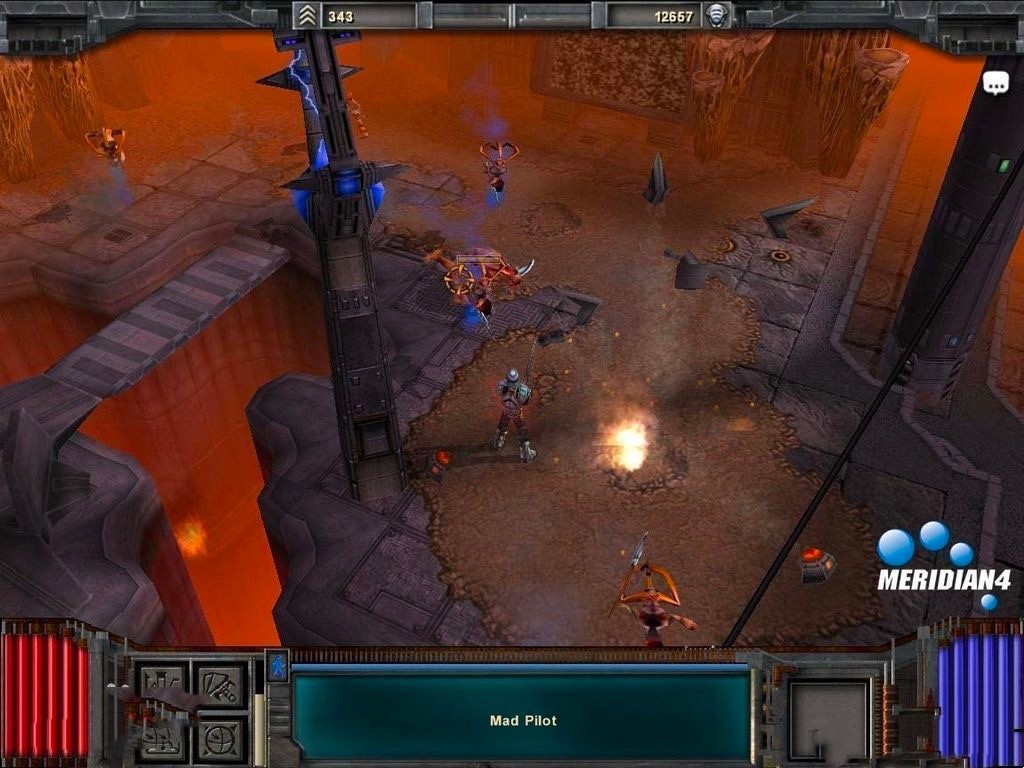Click the bottom-left command panel button
Screen dimensions: 1024x768
click(x=162, y=738)
